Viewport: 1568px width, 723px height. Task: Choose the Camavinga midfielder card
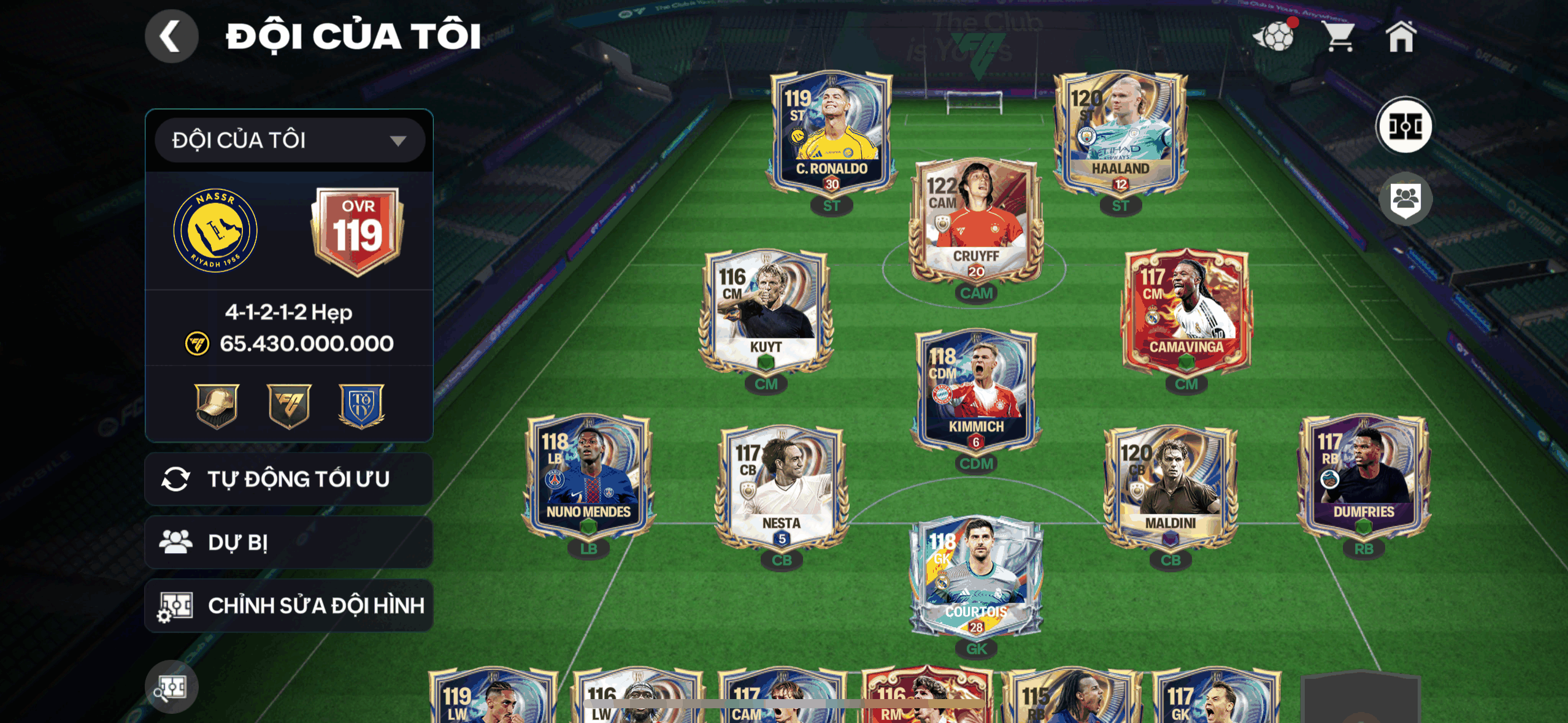pos(1186,310)
